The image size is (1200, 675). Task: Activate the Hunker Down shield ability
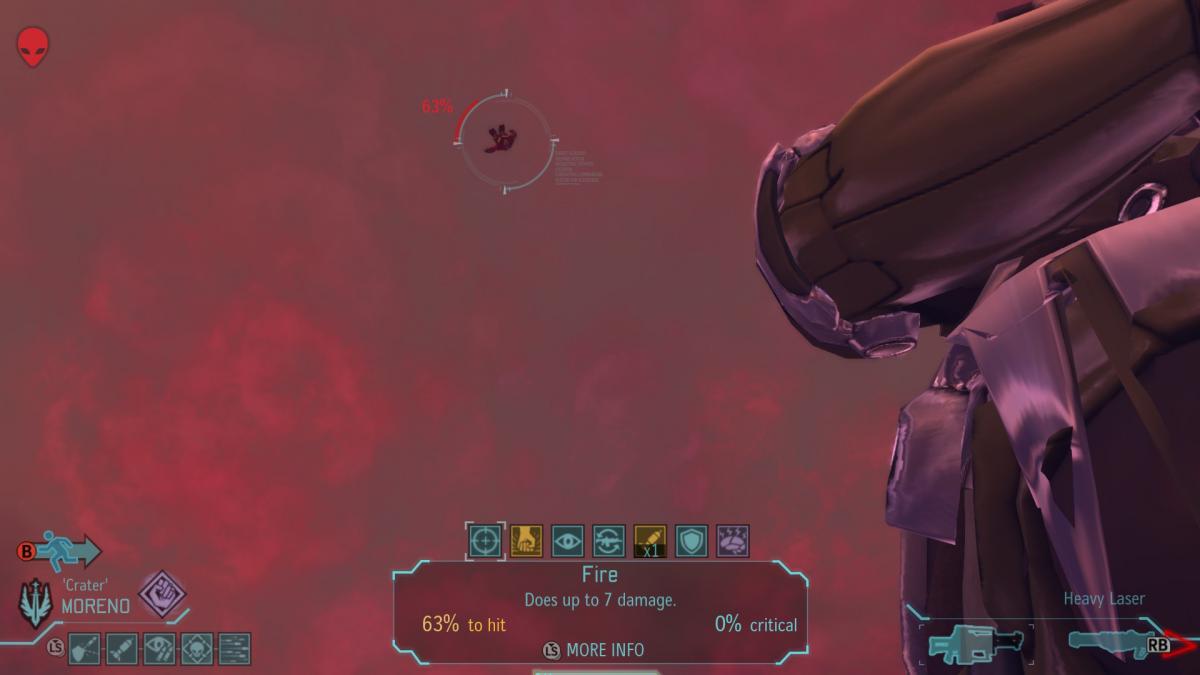click(x=691, y=541)
